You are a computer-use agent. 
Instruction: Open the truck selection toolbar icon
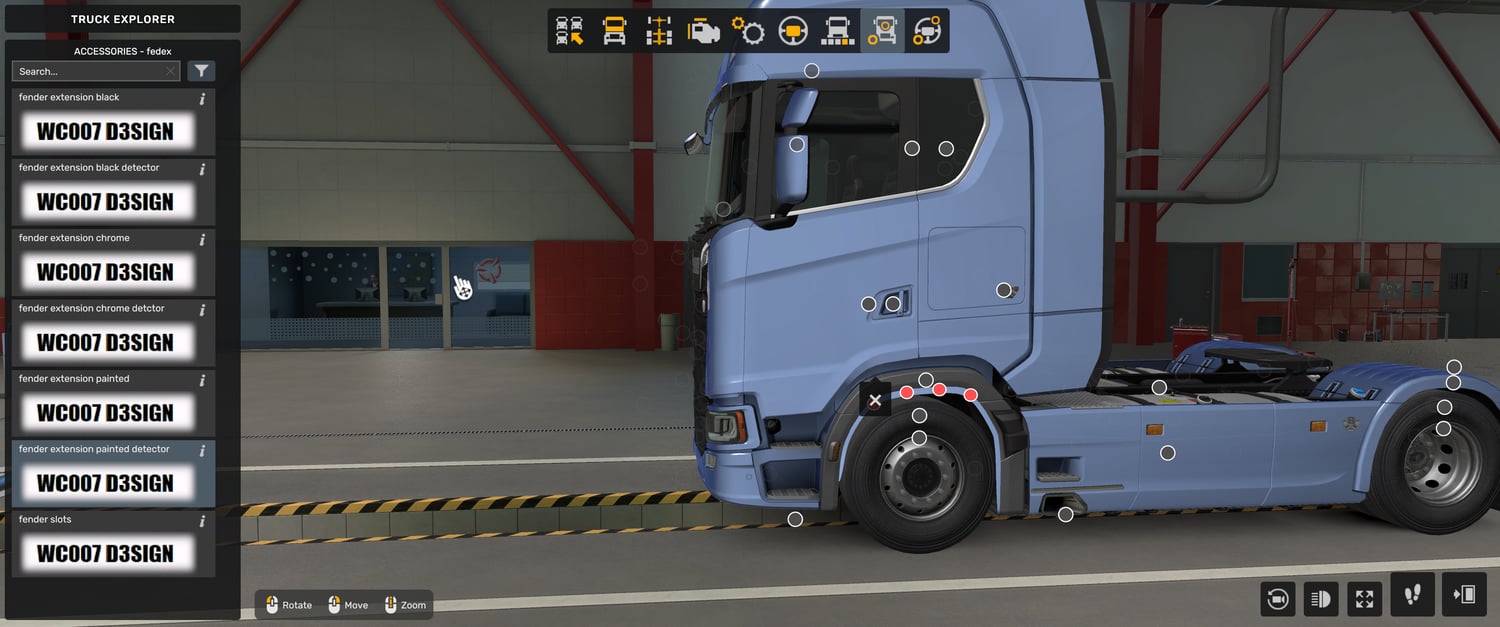coord(570,31)
